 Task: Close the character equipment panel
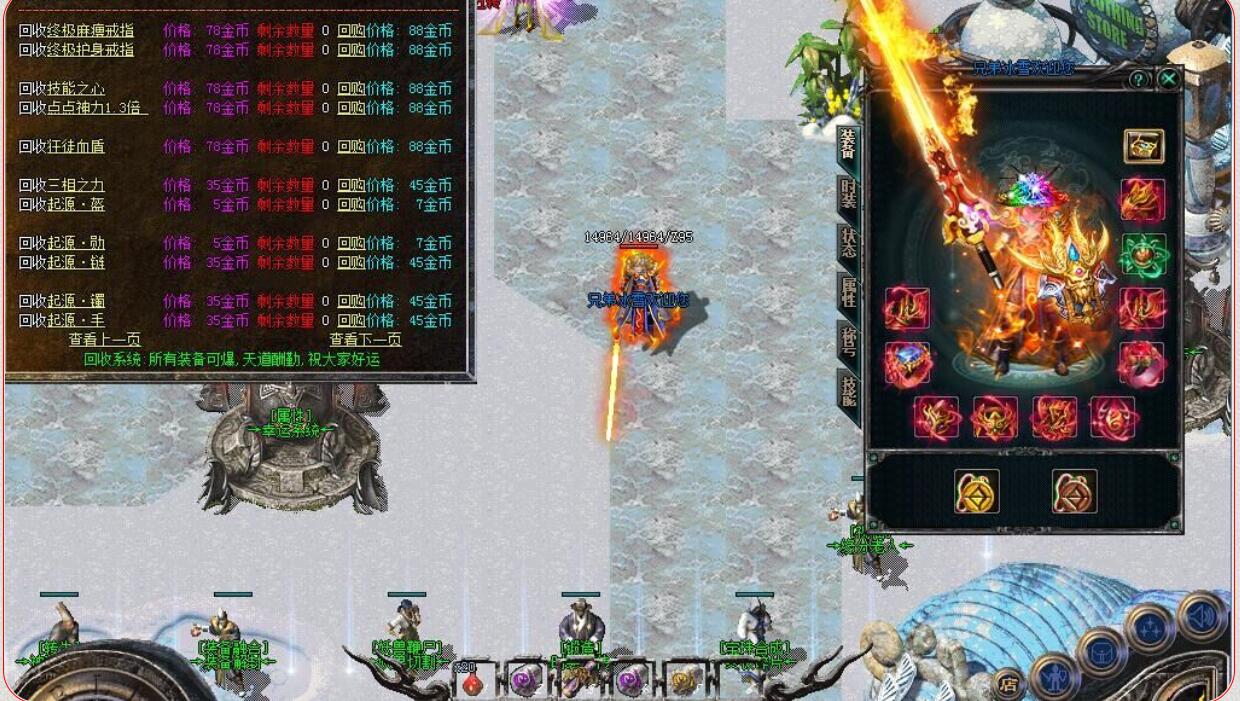pyautogui.click(x=1168, y=78)
